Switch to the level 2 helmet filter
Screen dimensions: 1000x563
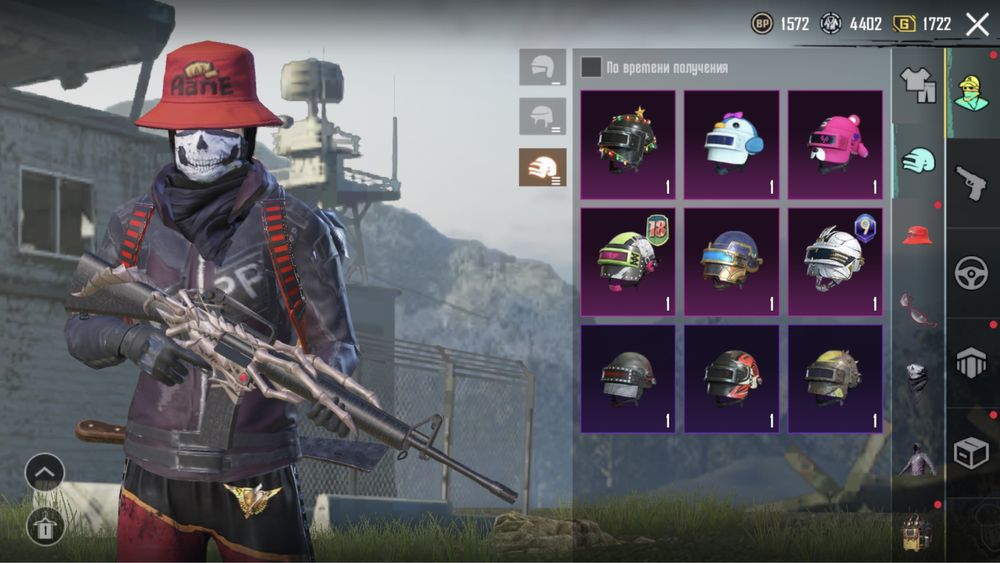point(542,117)
